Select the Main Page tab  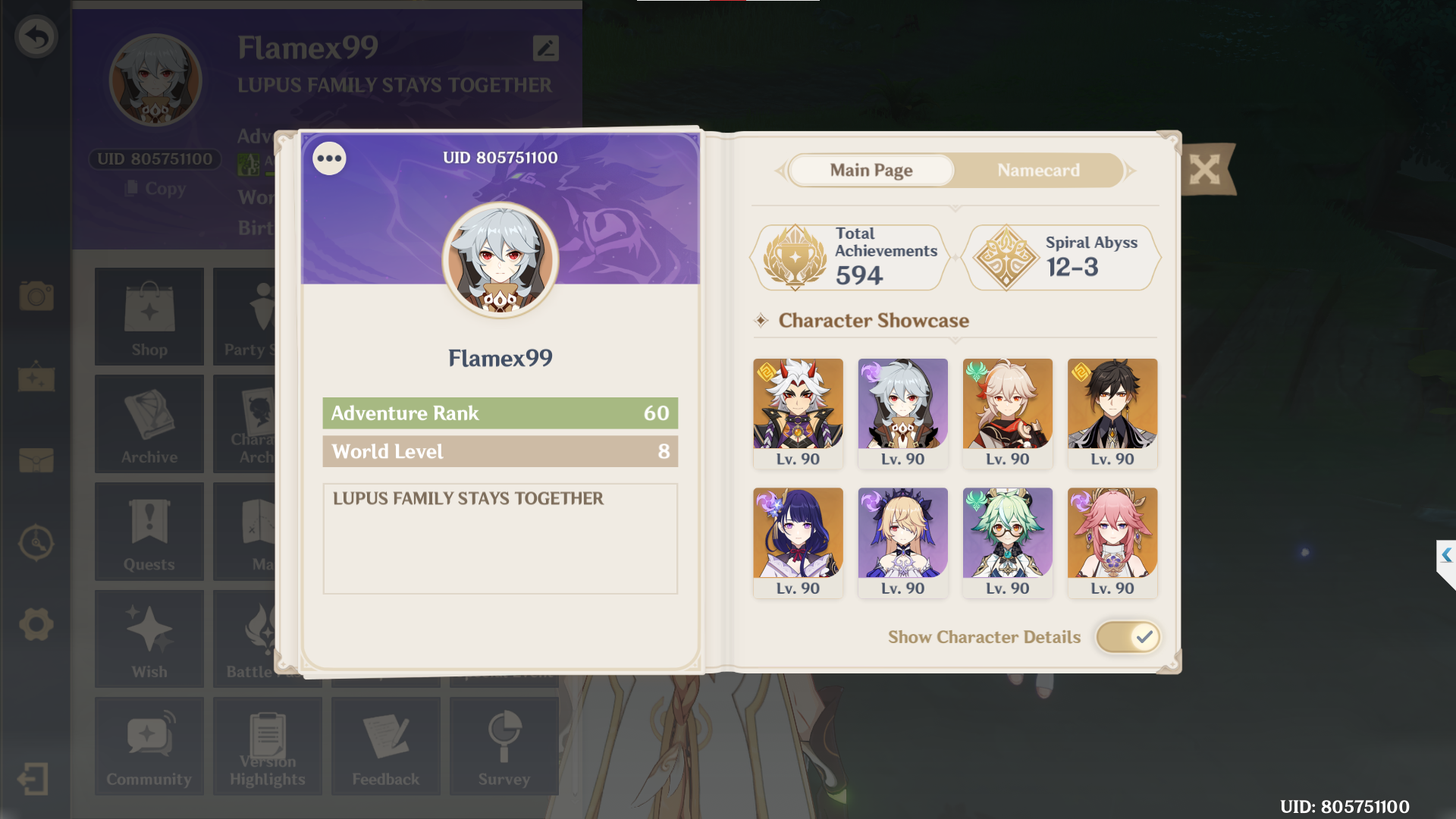[871, 170]
